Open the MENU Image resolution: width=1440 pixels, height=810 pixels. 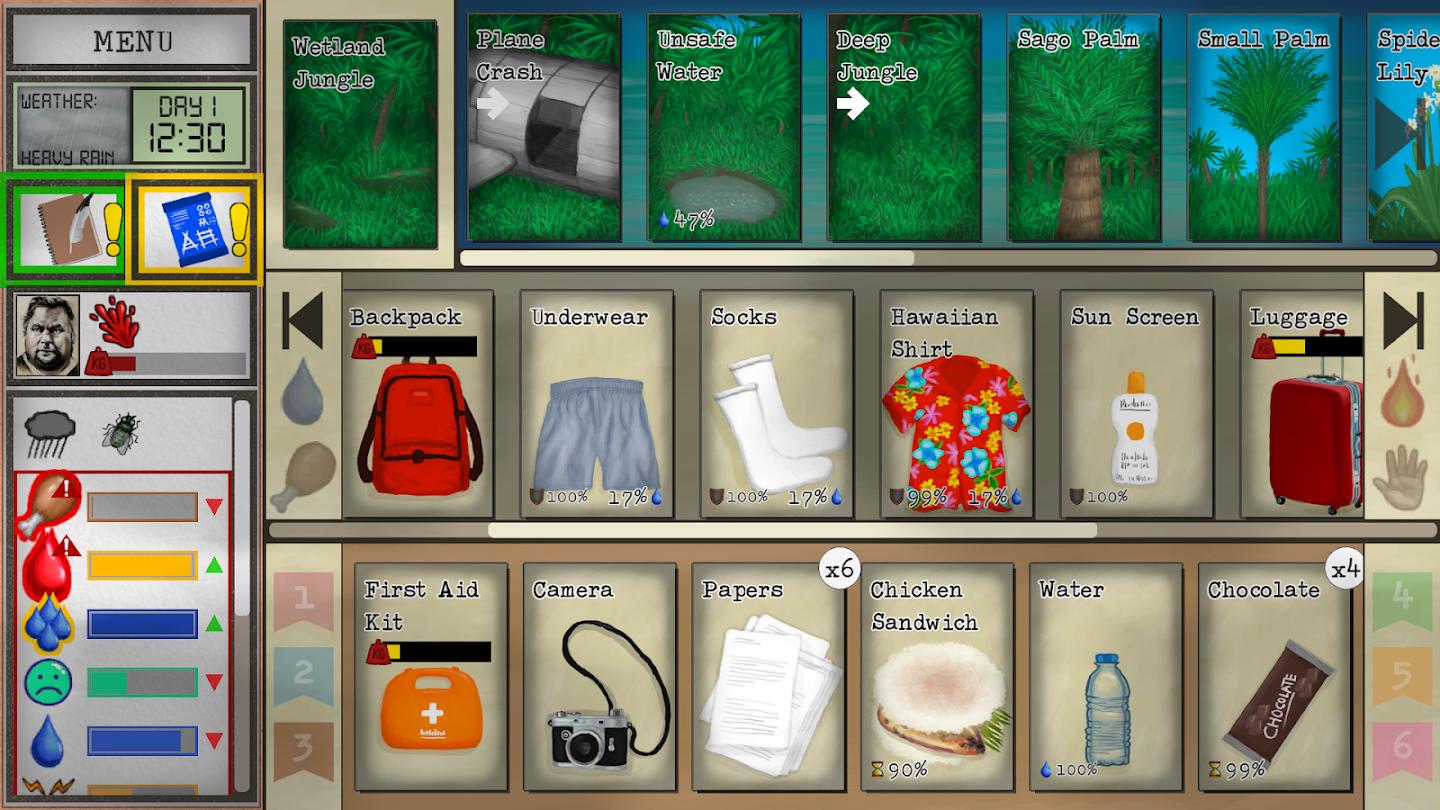tap(129, 39)
